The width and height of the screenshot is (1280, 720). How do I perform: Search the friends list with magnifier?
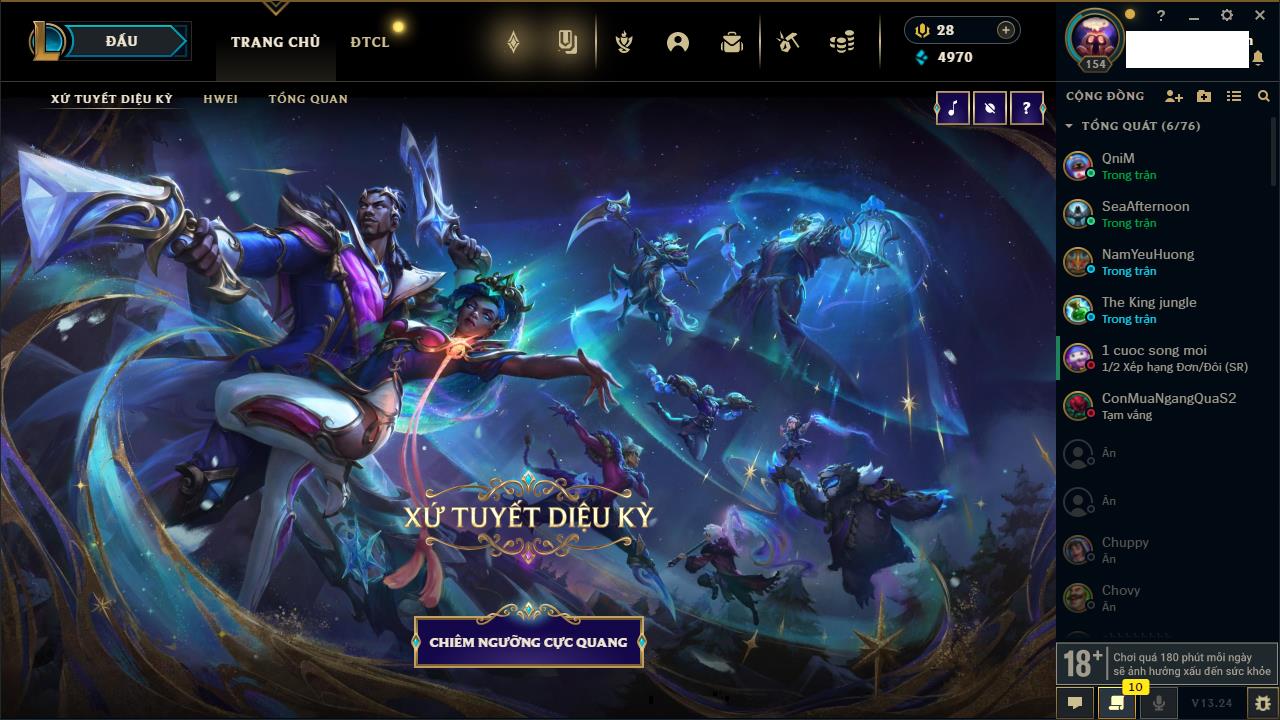[x=1263, y=96]
